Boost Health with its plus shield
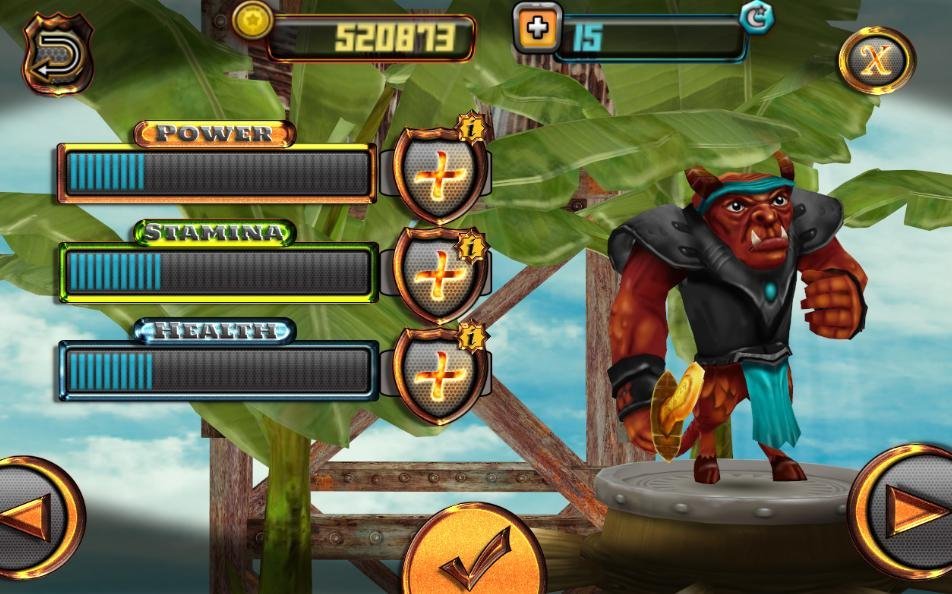The image size is (952, 594). pyautogui.click(x=439, y=373)
